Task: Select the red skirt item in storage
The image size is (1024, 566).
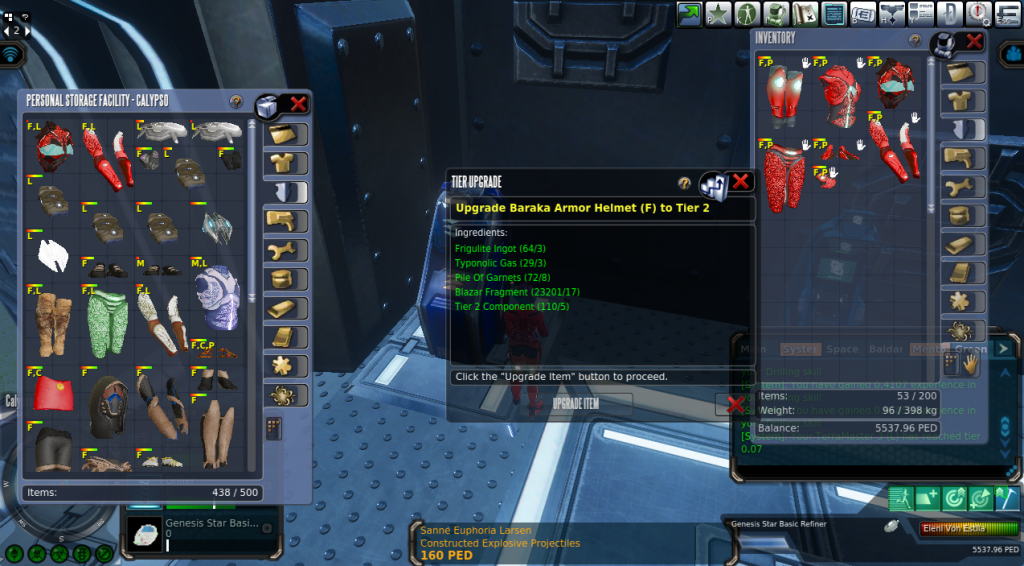Action: coord(53,392)
